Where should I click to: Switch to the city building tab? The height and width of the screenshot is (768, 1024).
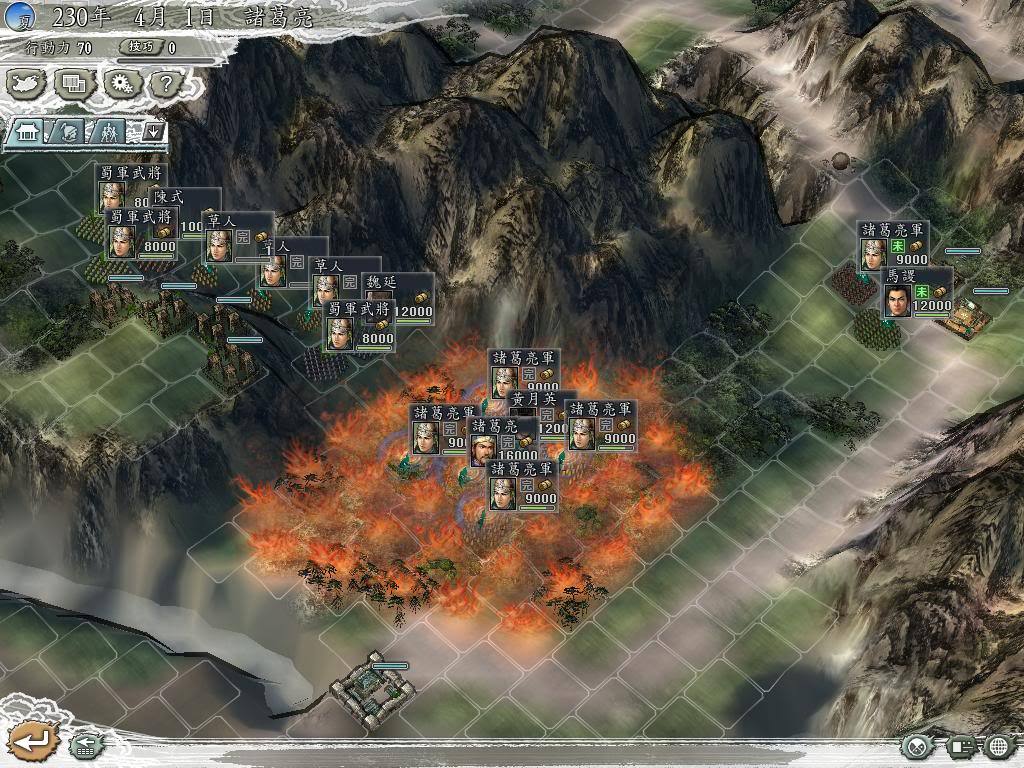click(x=25, y=131)
